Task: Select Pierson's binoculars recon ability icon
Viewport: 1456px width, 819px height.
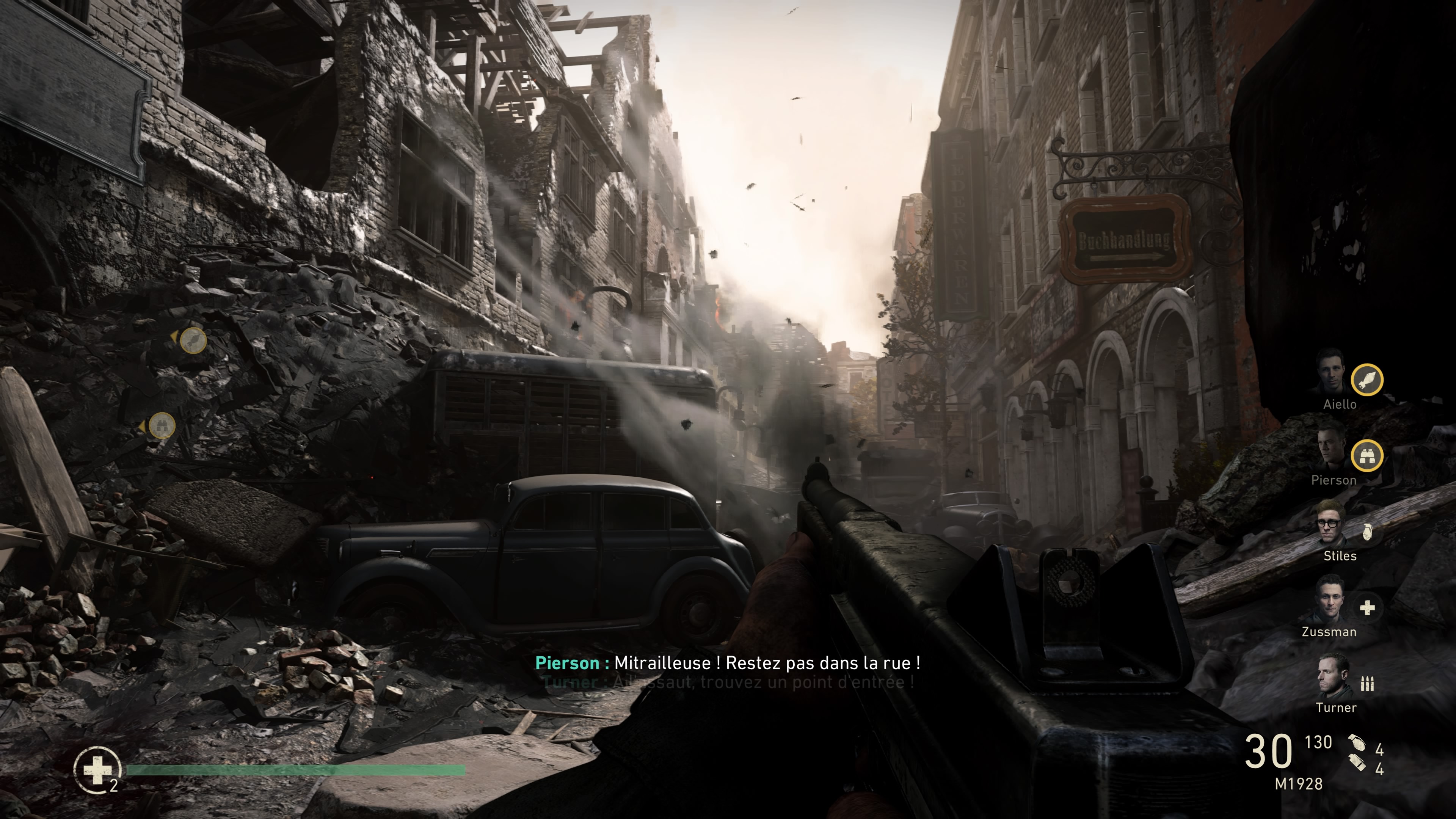Action: [x=1368, y=456]
